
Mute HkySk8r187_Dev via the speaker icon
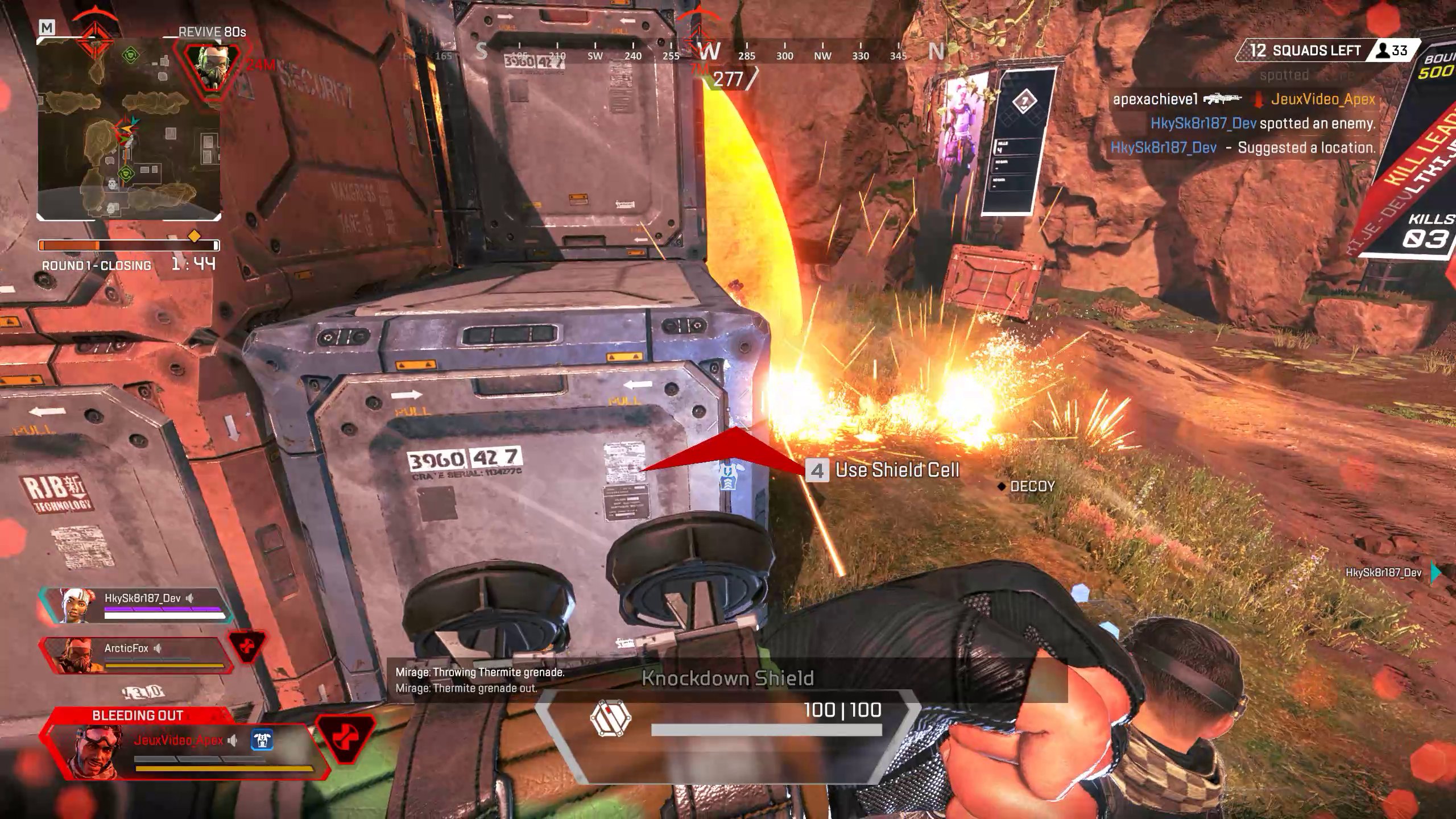(189, 598)
